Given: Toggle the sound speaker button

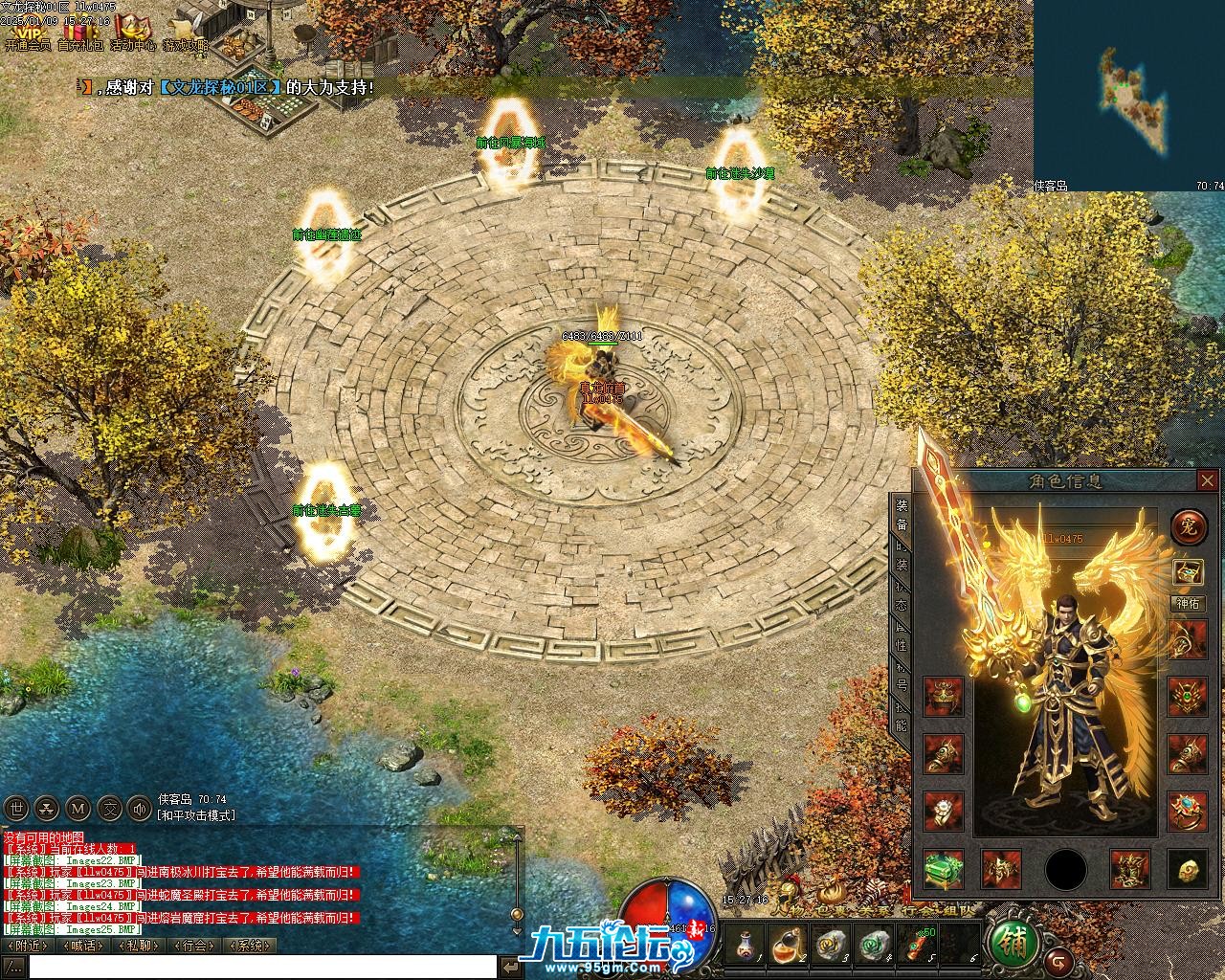Looking at the screenshot, I should click(140, 808).
